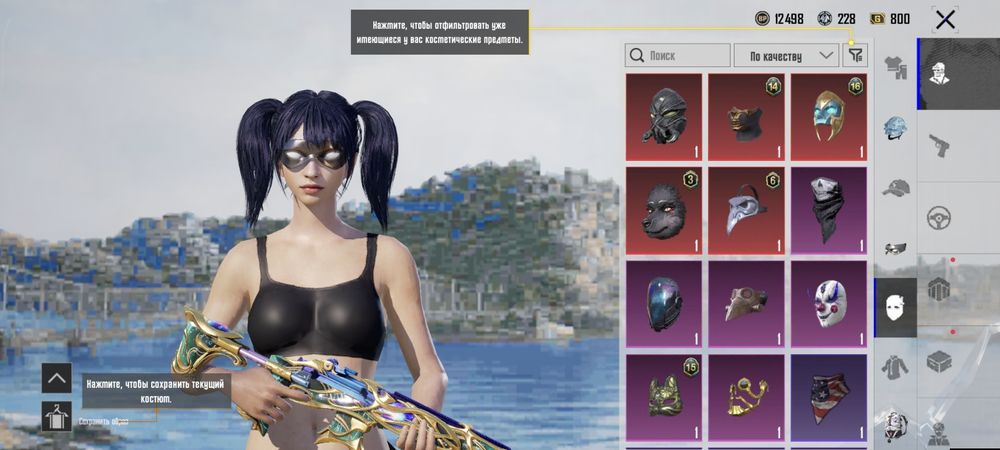Expand the up-arrow panel button

56,378
